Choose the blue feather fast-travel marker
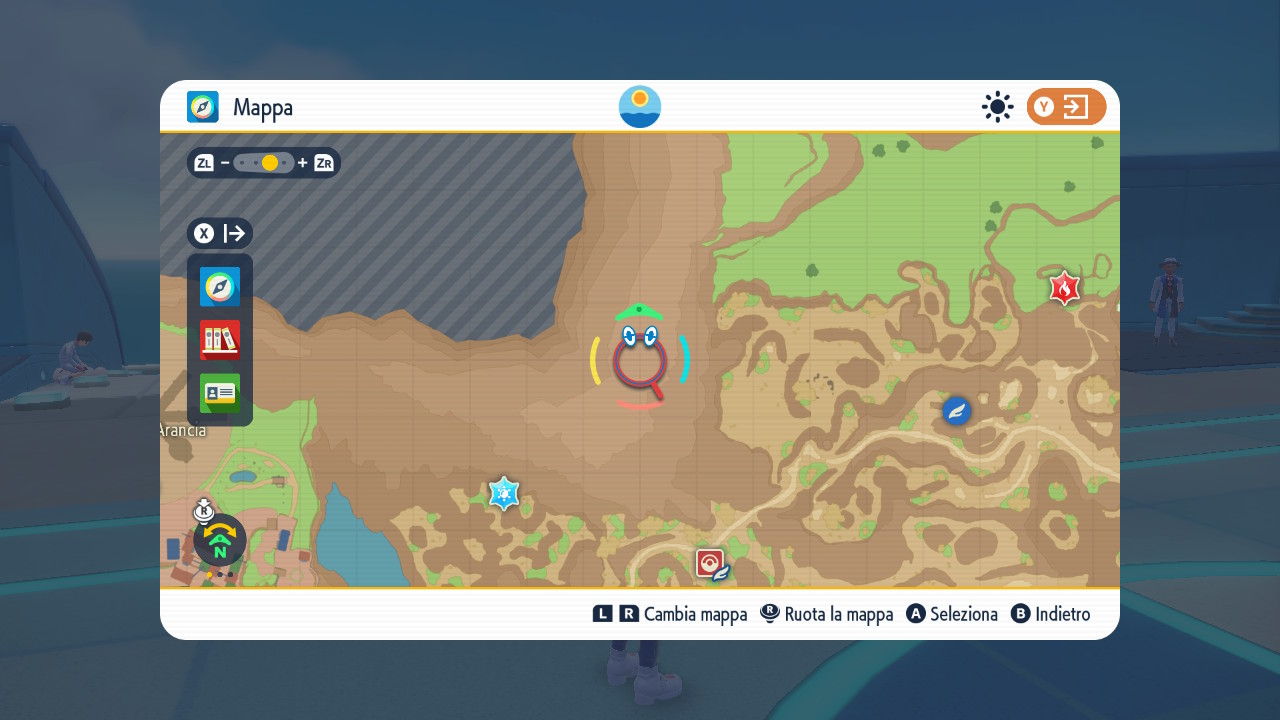 tap(957, 410)
